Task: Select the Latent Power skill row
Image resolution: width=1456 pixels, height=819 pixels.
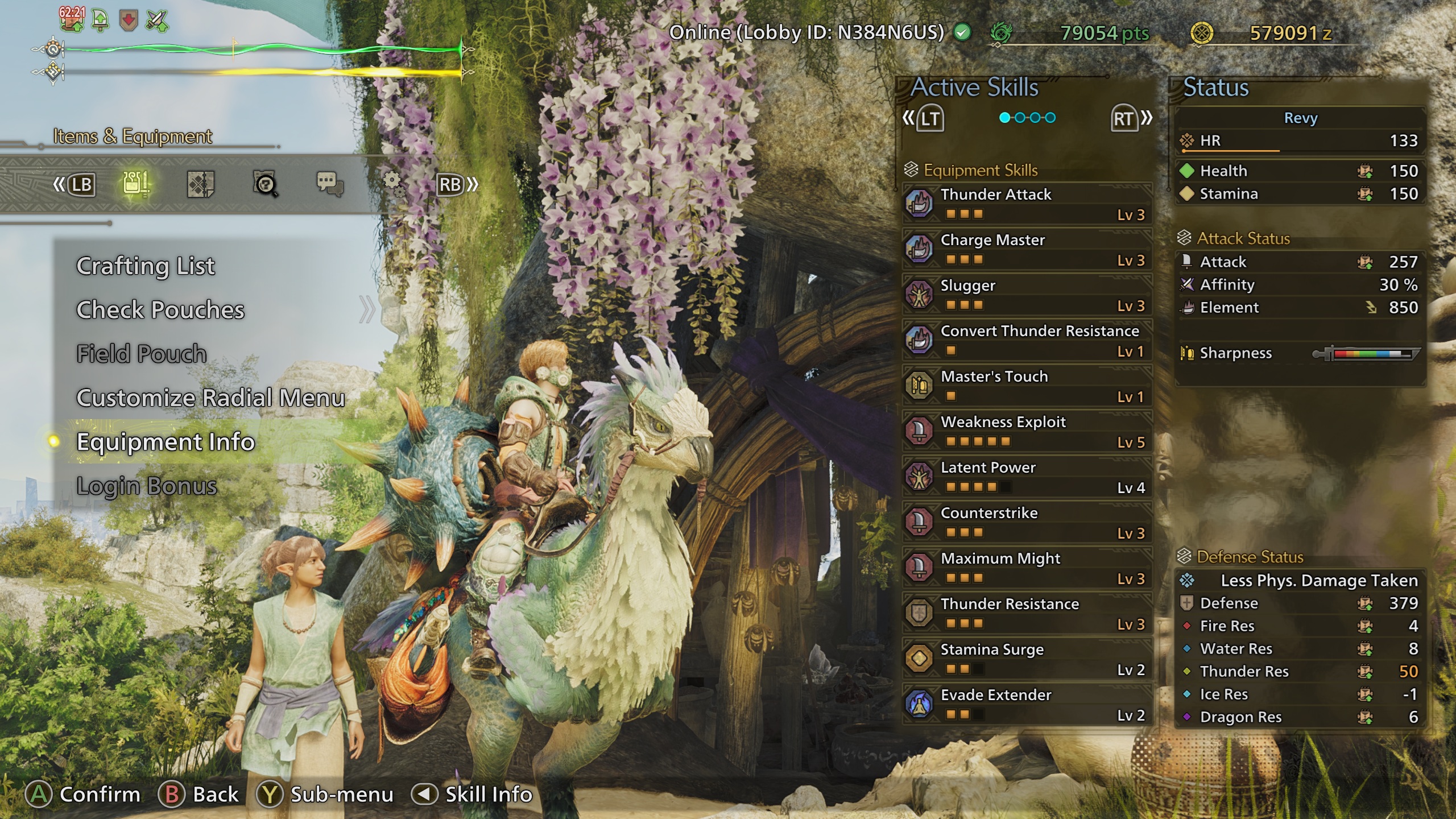Action: coord(1027,477)
